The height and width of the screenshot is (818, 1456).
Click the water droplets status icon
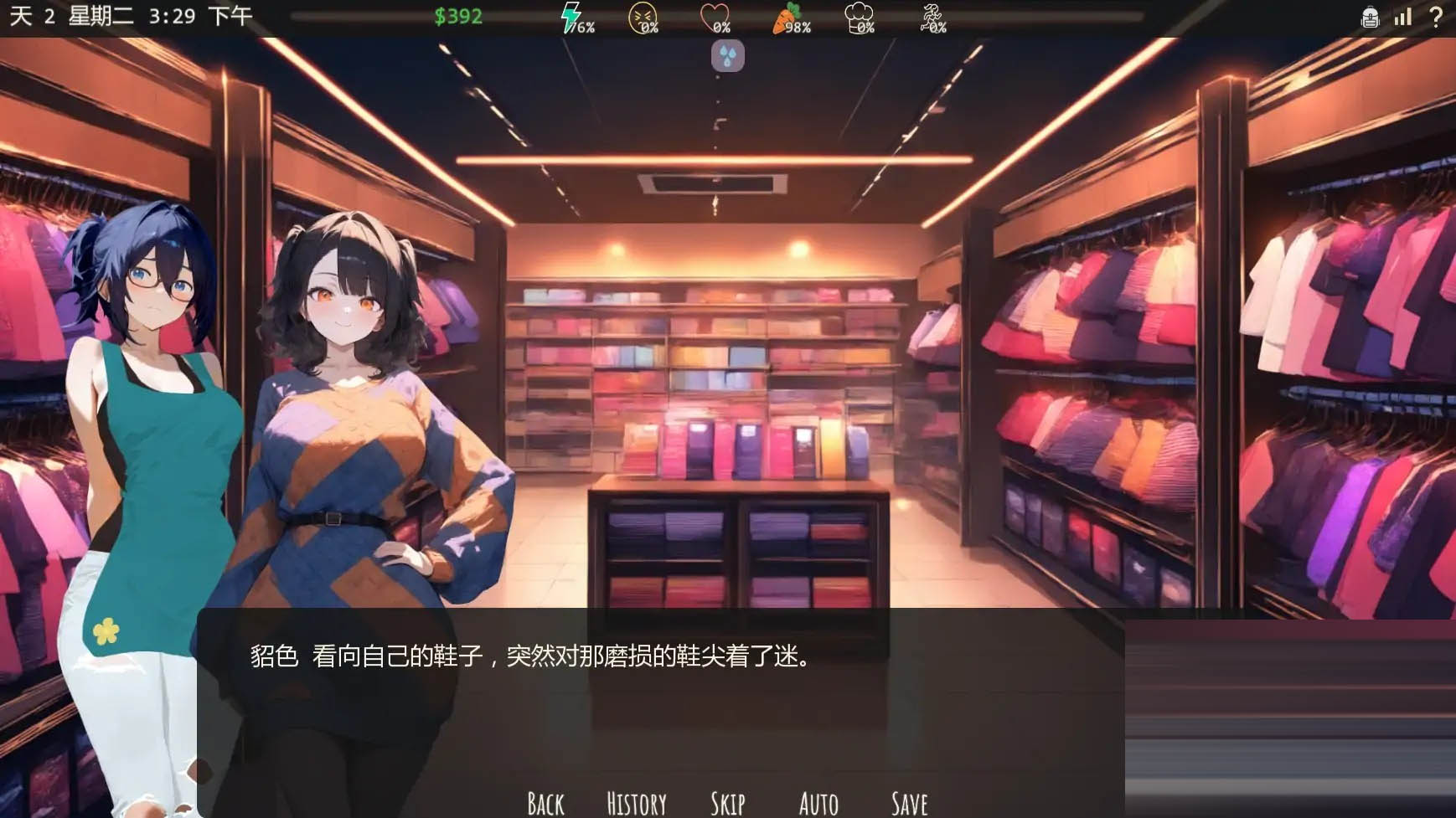727,57
